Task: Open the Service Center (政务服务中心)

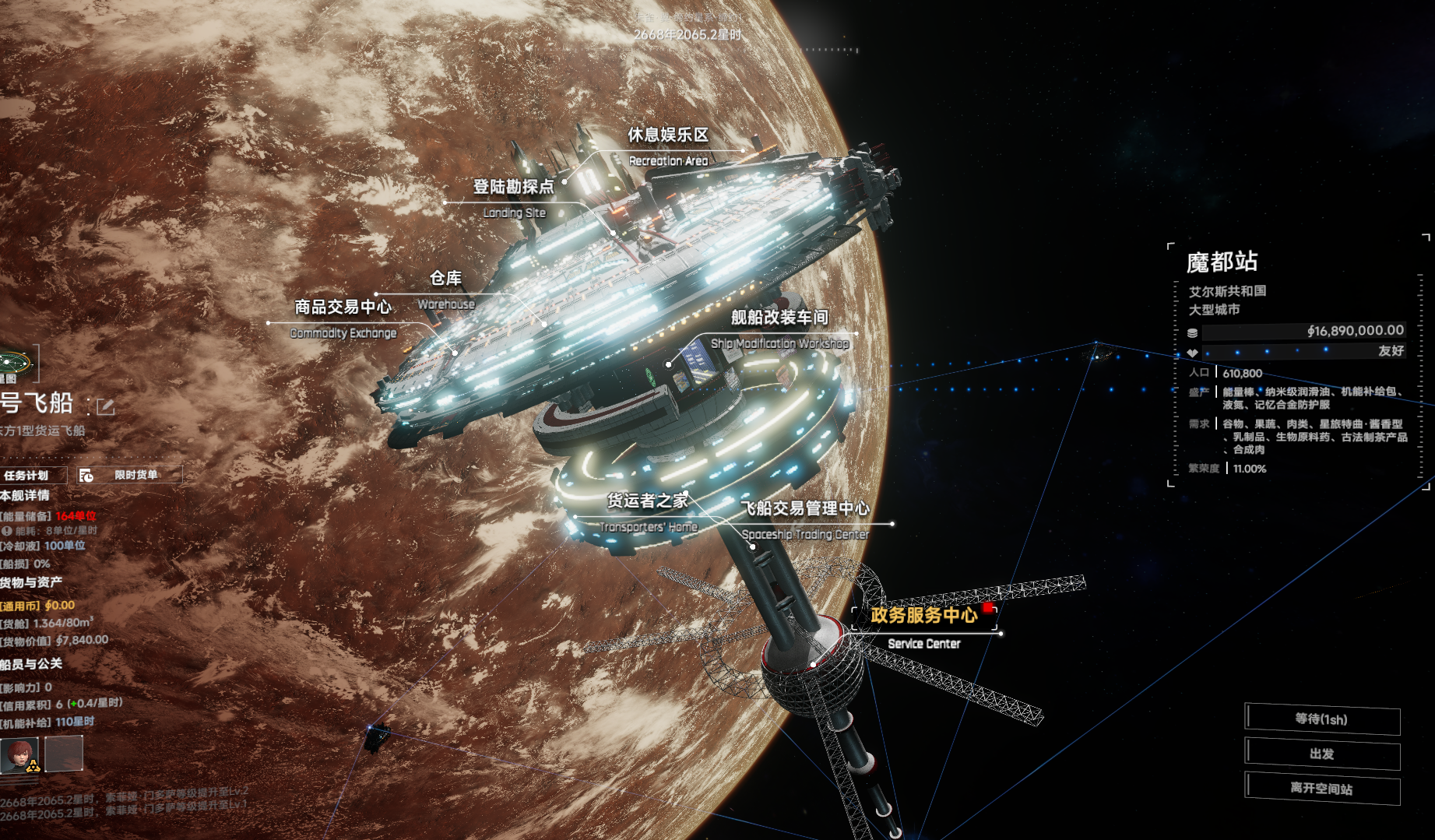Action: [x=923, y=616]
